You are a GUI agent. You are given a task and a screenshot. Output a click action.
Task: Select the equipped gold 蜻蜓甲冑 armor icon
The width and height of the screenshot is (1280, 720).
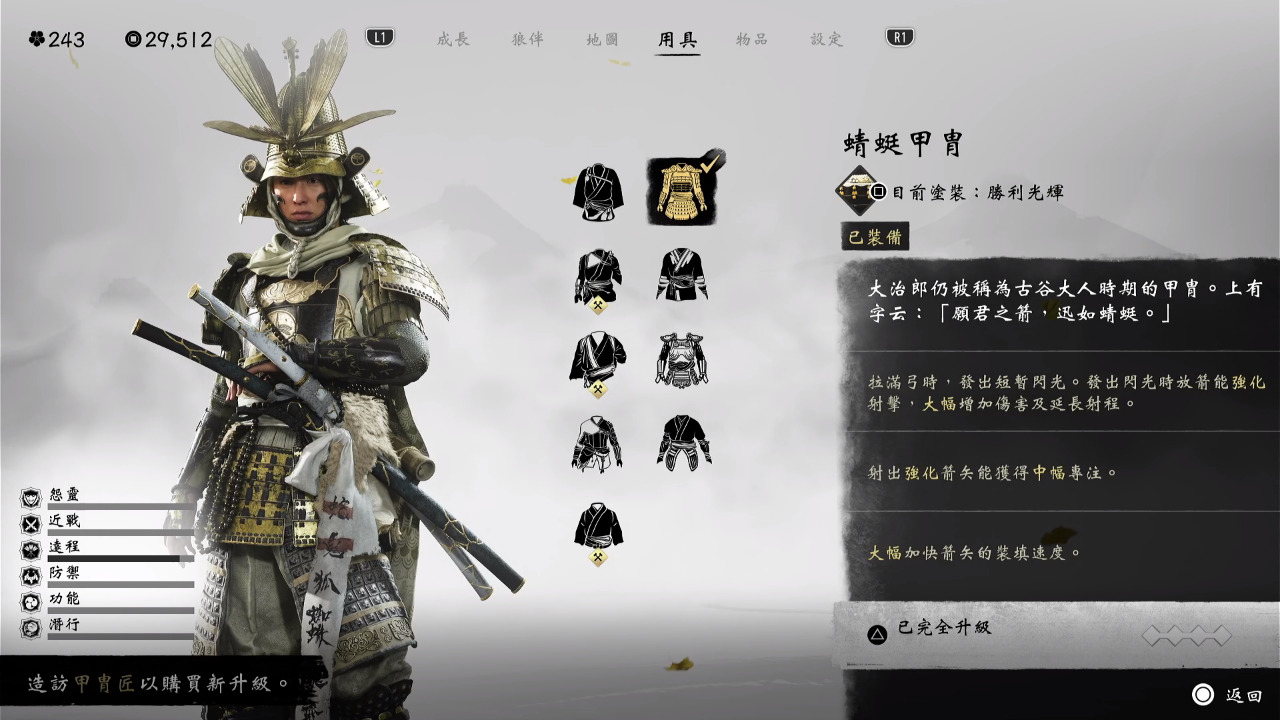pyautogui.click(x=682, y=191)
